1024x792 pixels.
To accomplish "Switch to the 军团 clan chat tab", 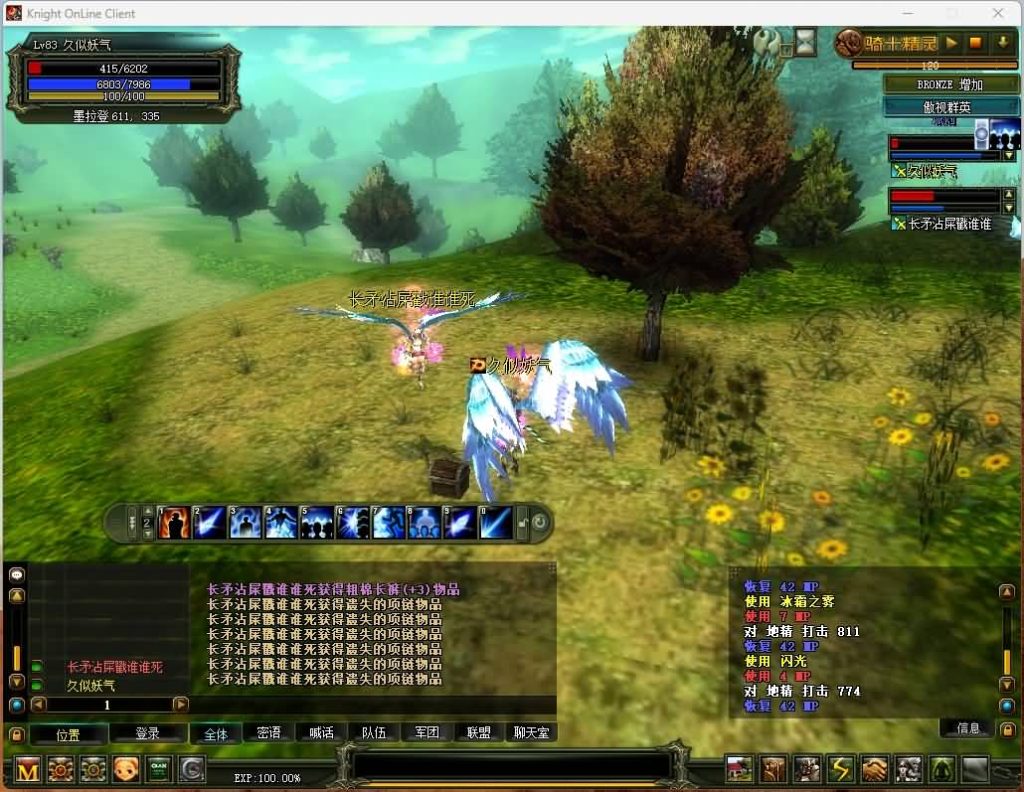I will click(427, 733).
